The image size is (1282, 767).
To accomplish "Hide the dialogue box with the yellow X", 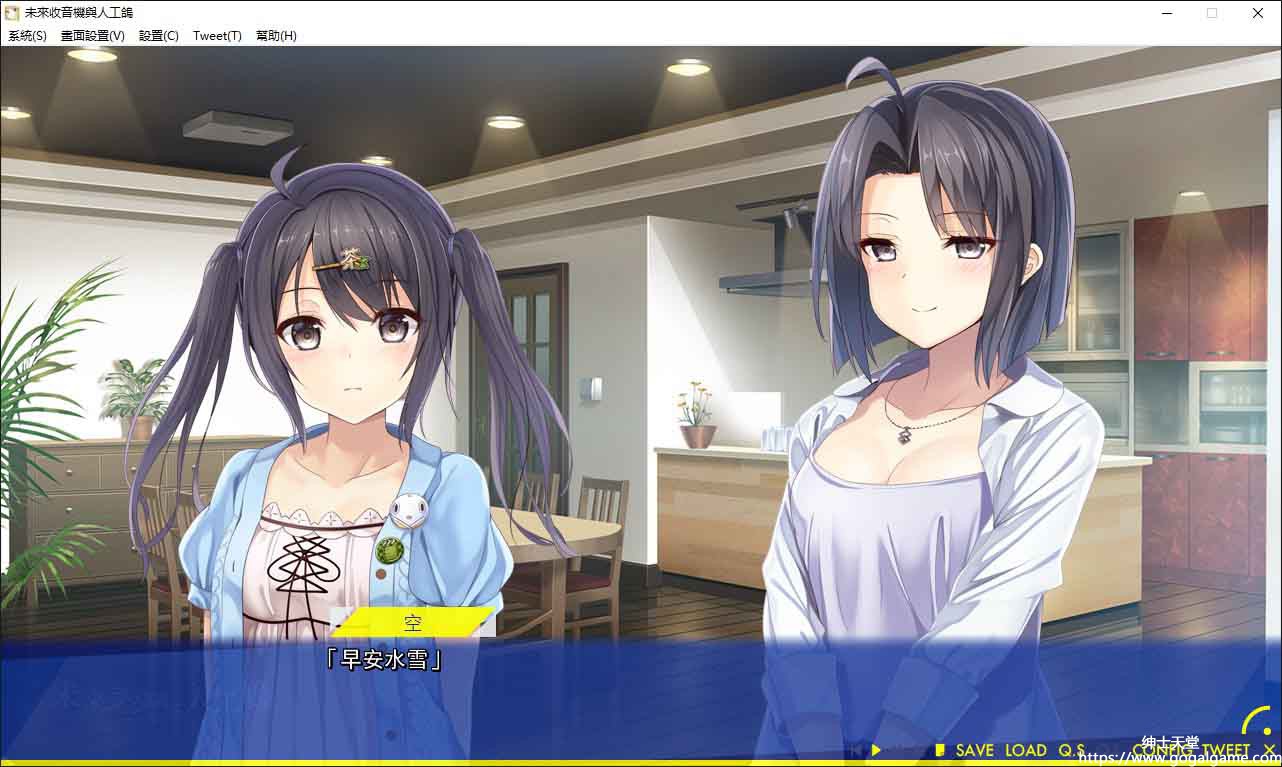I will 1269,750.
